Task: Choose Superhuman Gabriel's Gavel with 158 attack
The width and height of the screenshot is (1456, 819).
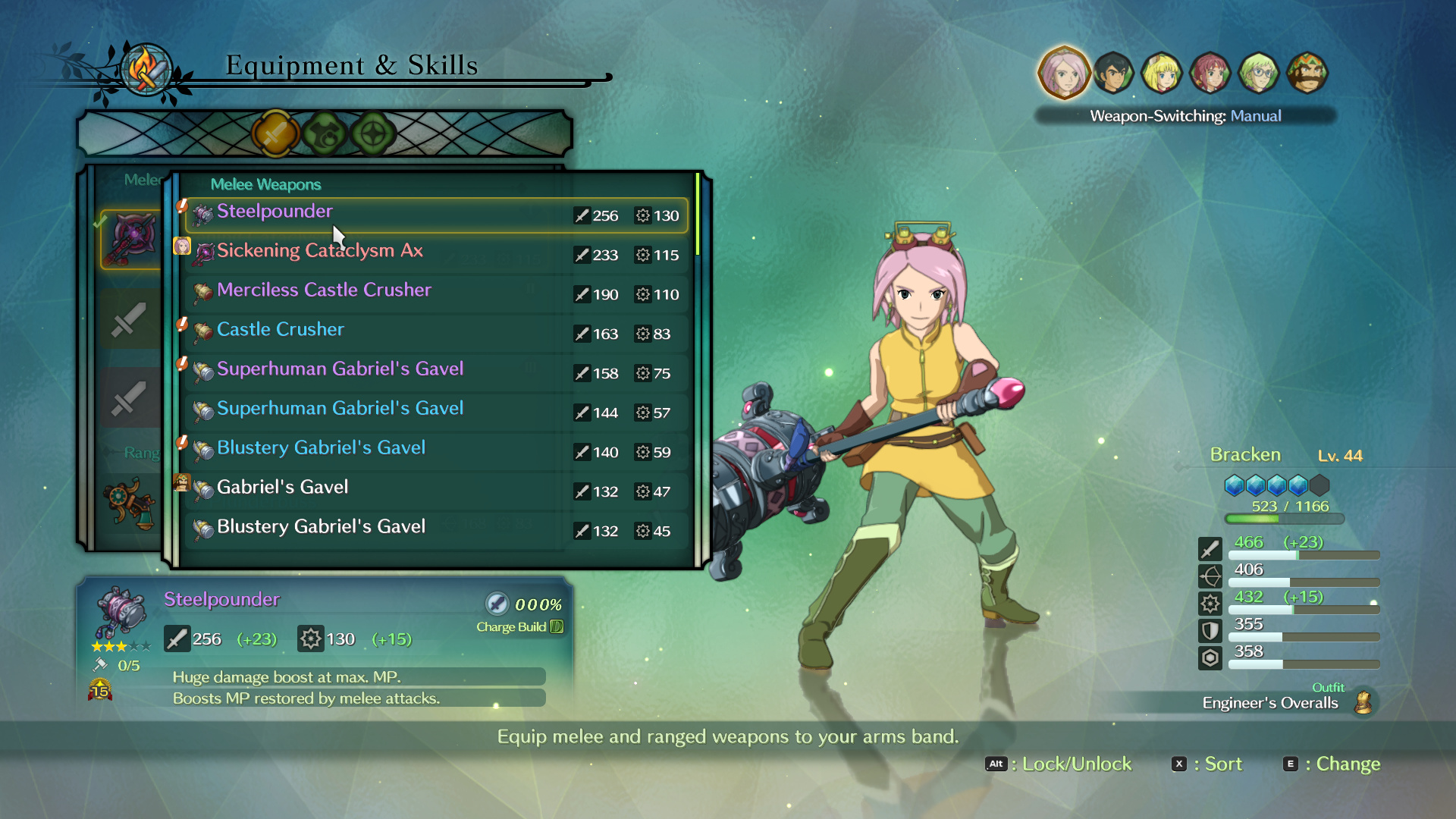Action: point(436,373)
